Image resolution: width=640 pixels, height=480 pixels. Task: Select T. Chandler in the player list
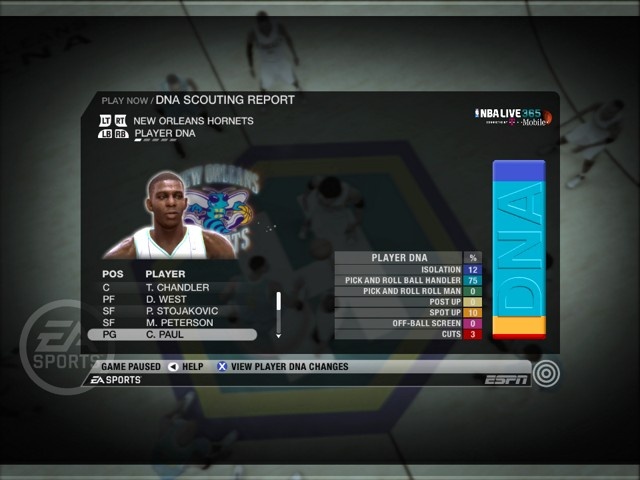tap(177, 288)
